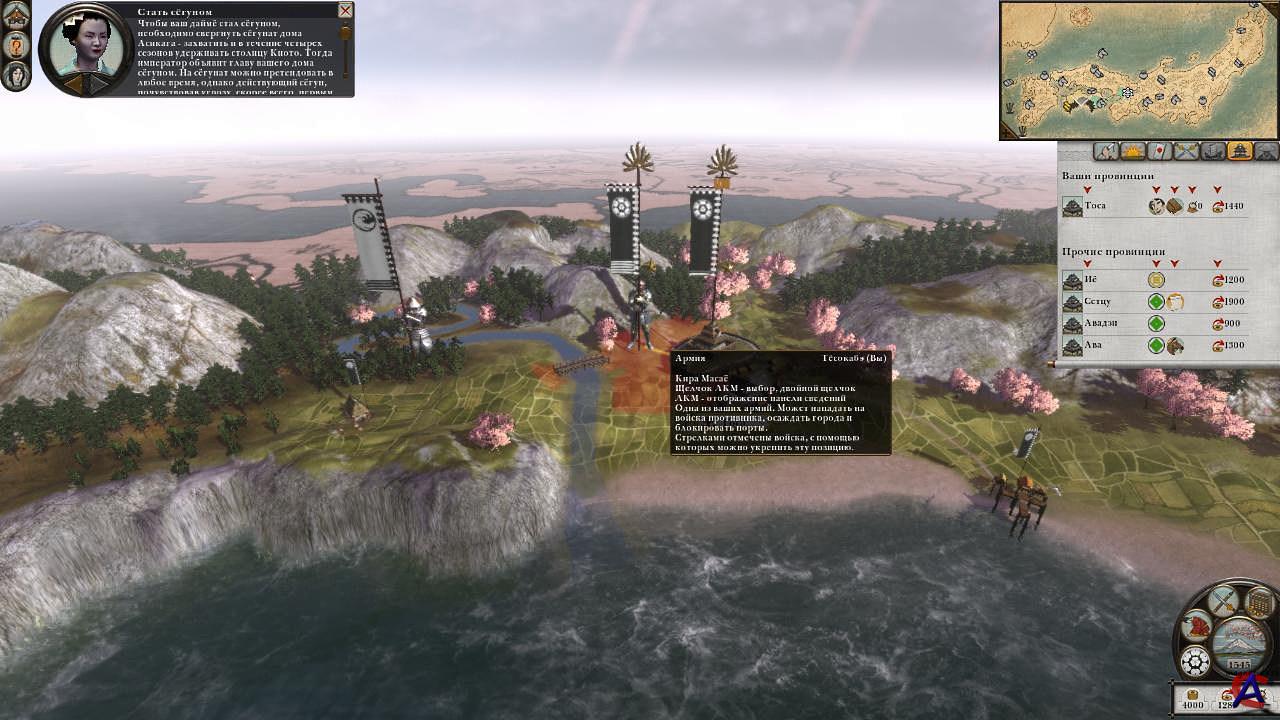The height and width of the screenshot is (720, 1280).
Task: Close the advisor message panel
Action: coord(345,10)
